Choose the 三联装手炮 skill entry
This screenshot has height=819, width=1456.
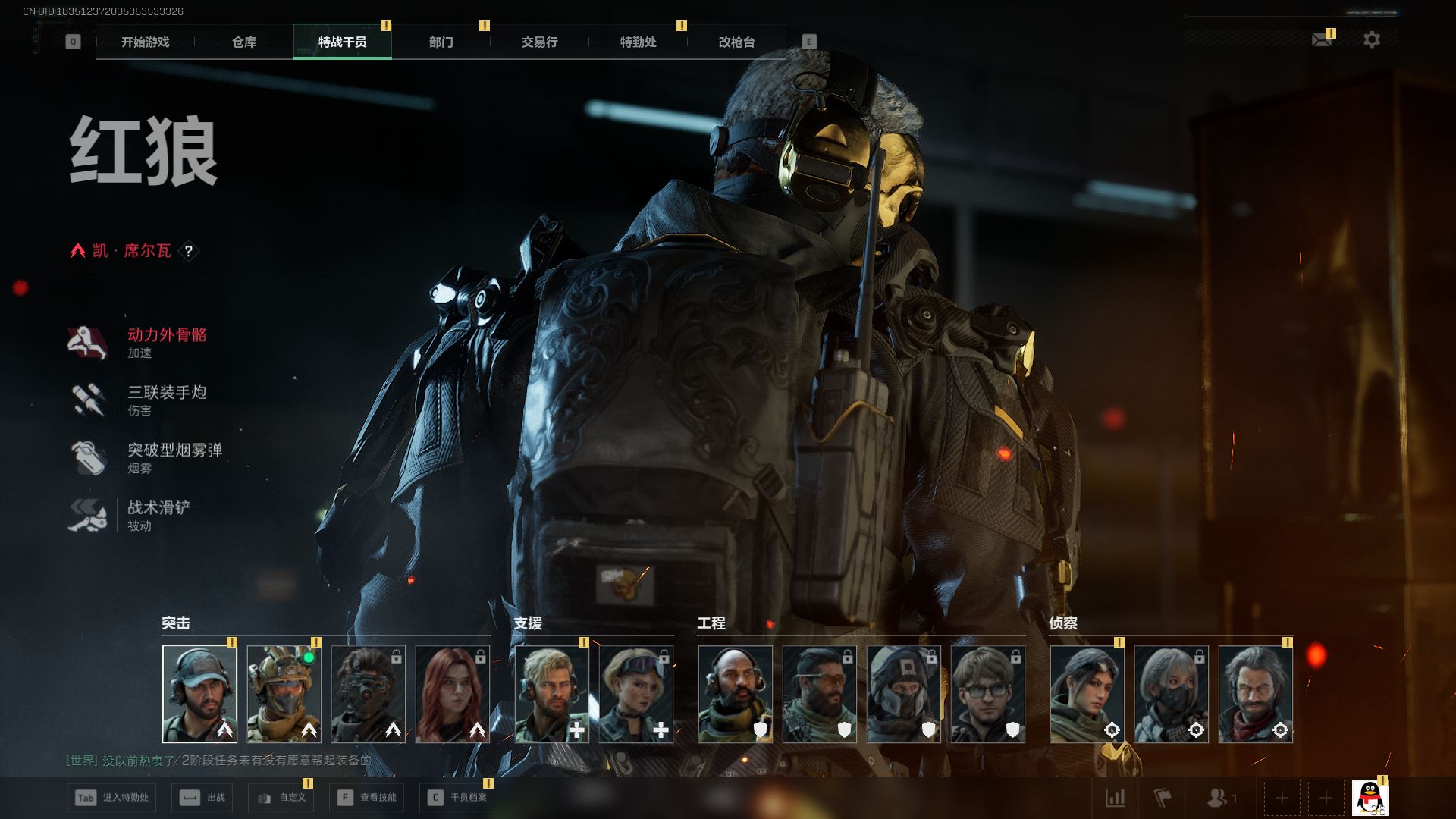[x=167, y=400]
